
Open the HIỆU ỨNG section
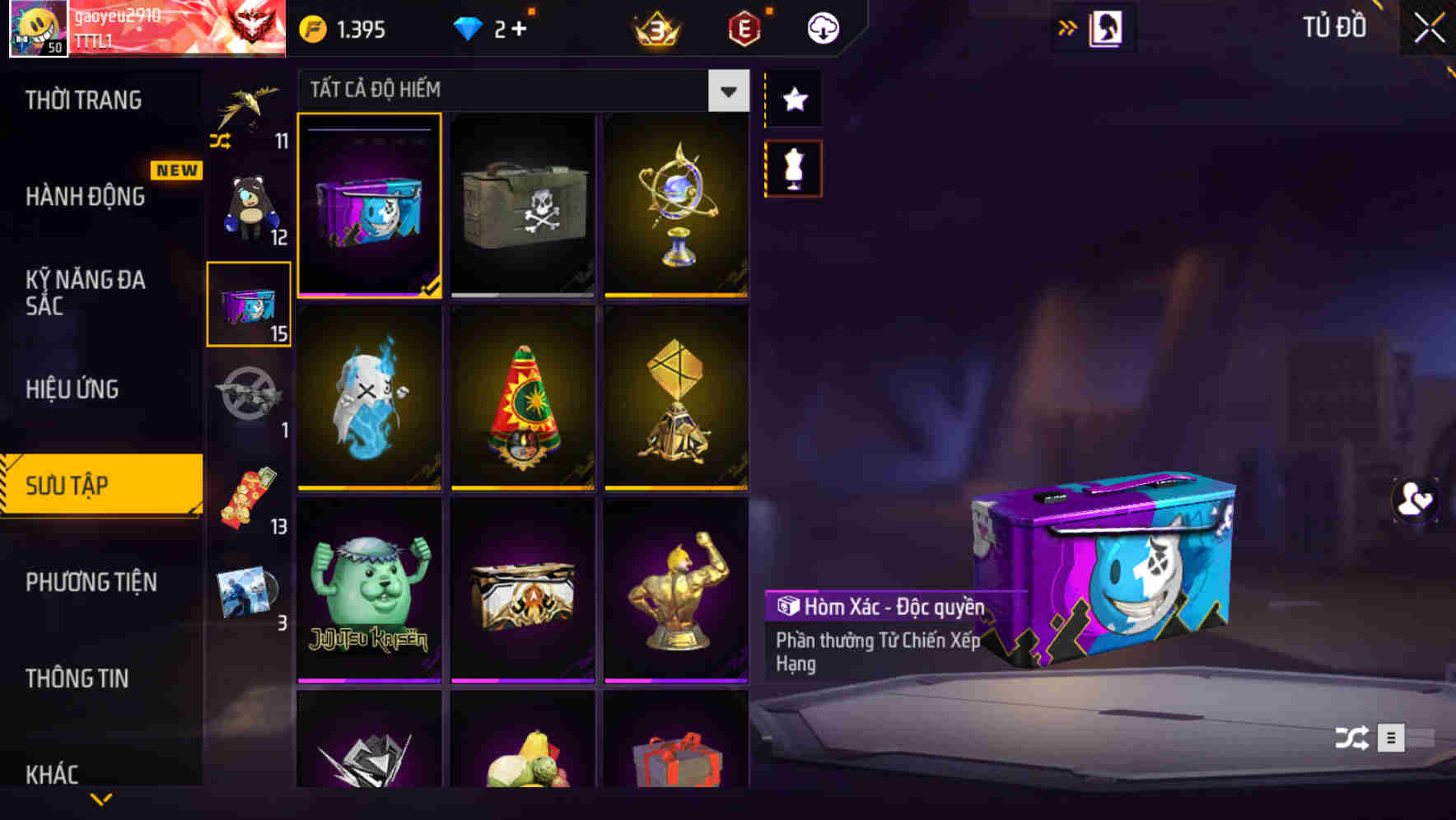72,389
